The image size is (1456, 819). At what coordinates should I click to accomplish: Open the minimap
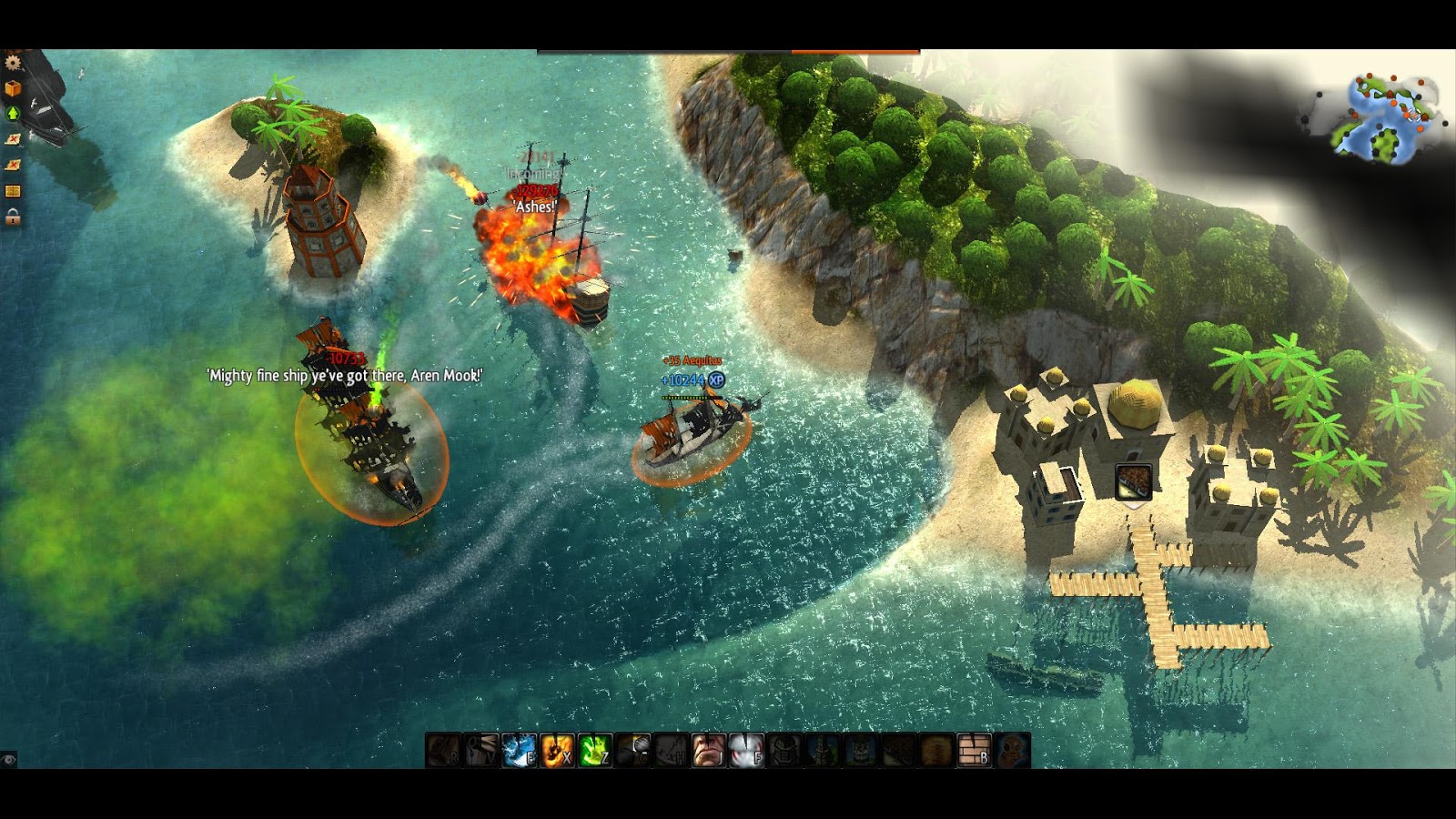click(x=1383, y=118)
